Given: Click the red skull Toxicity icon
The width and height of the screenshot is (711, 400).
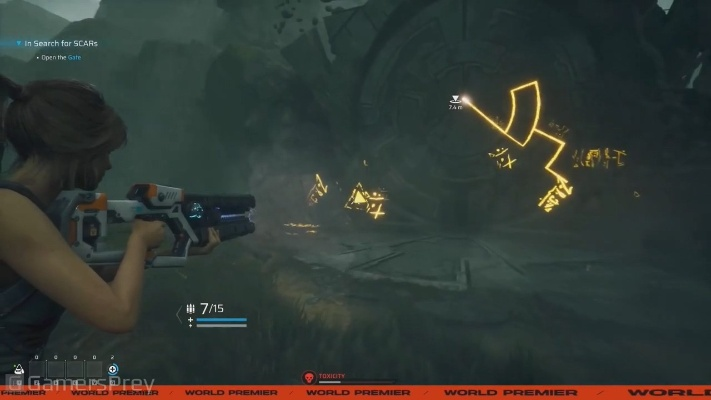Looking at the screenshot, I should [309, 378].
